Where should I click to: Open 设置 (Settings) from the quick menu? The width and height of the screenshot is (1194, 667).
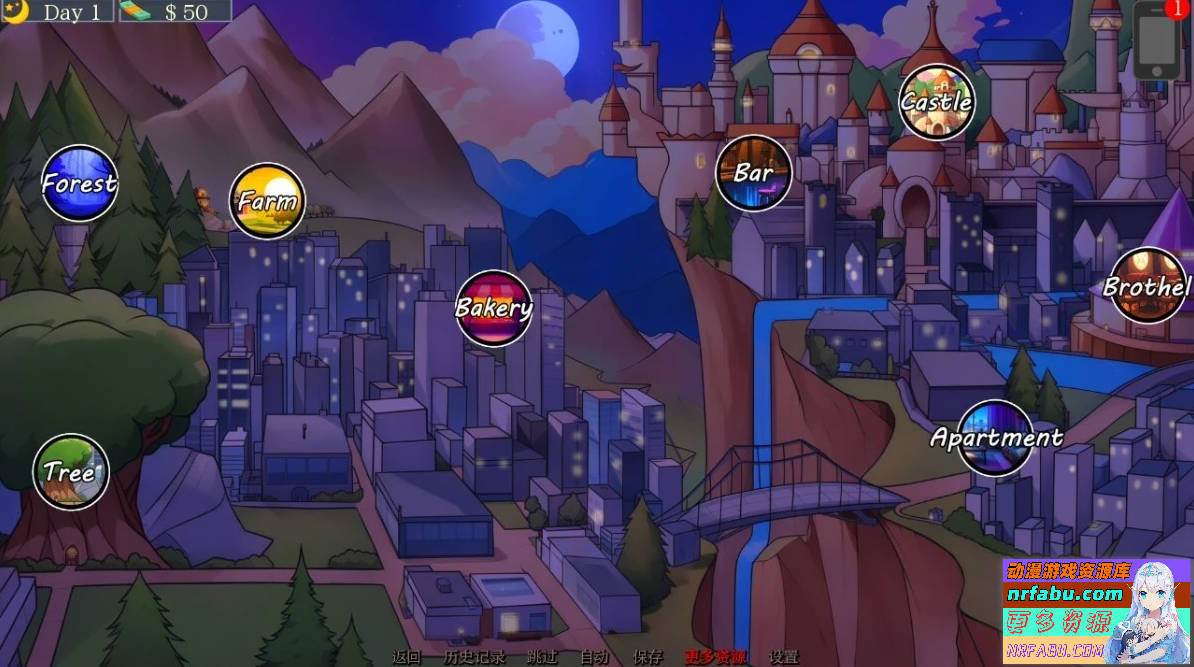coord(783,657)
